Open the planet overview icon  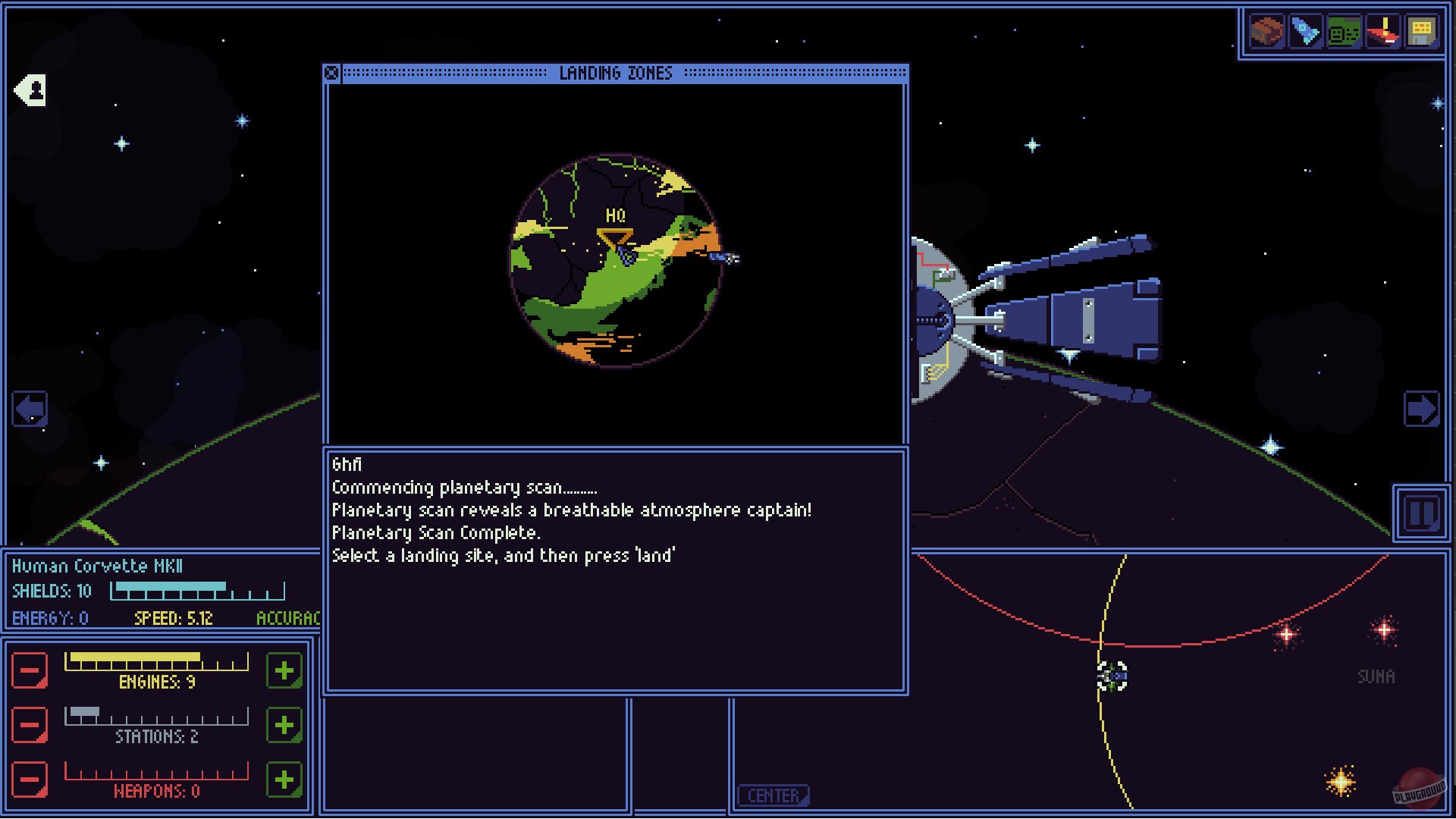point(1266,32)
